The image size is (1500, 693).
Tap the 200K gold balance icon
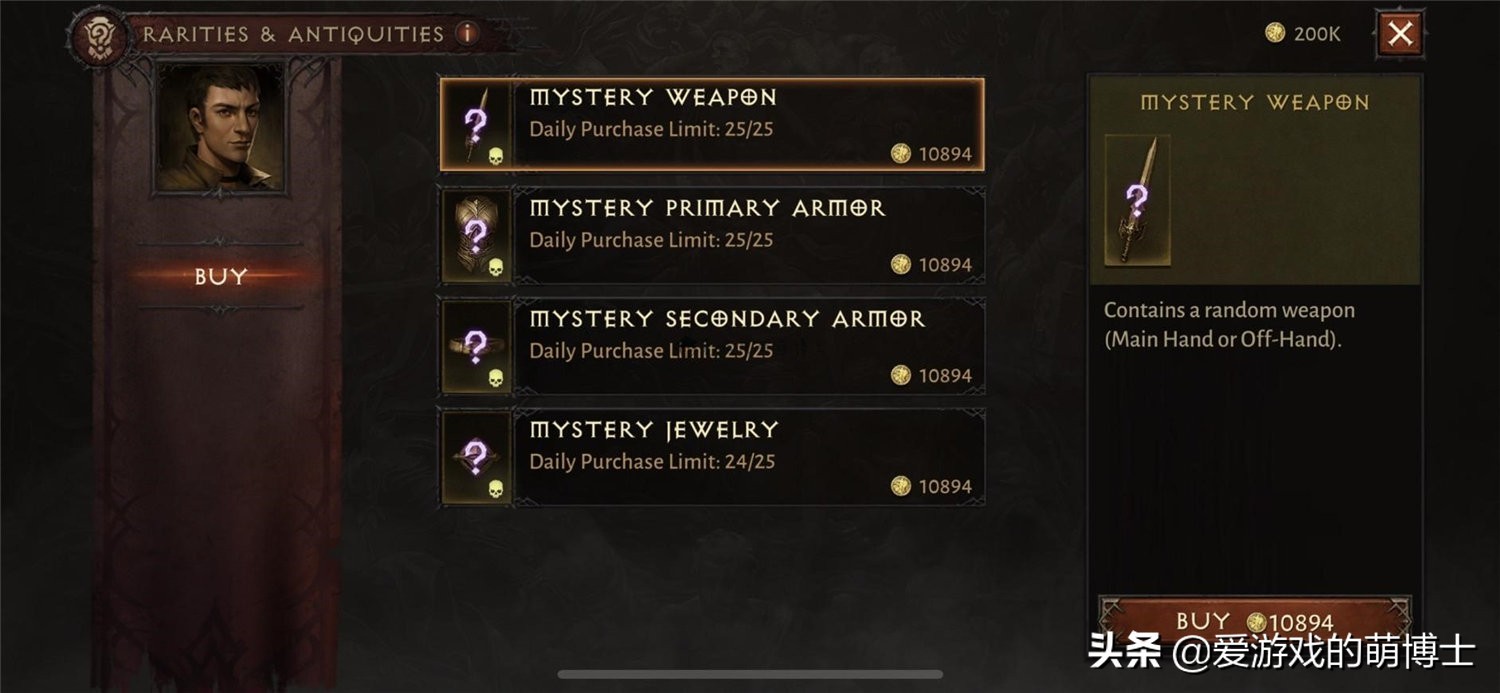pyautogui.click(x=1275, y=33)
